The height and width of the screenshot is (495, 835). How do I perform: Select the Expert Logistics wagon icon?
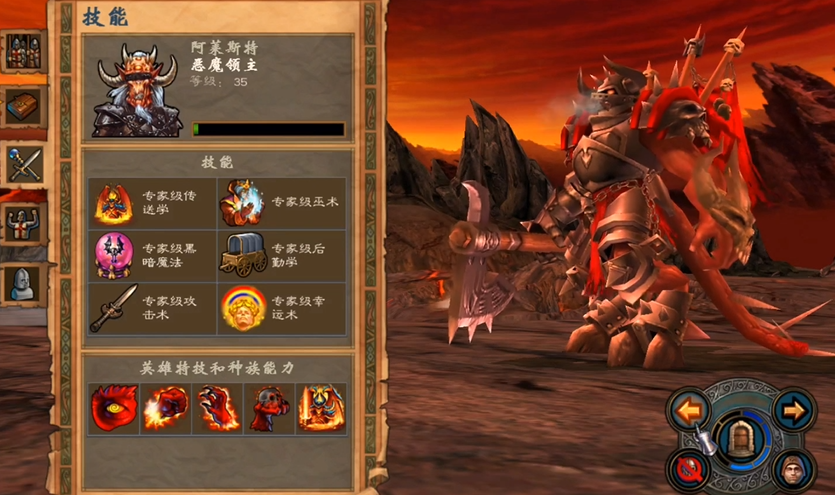[241, 255]
